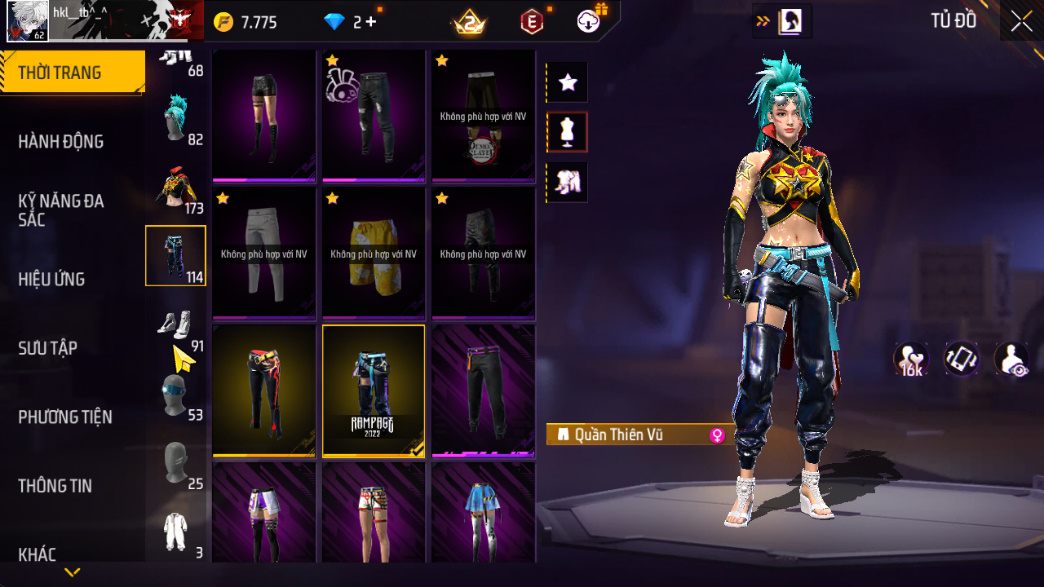This screenshot has width=1044, height=587.
Task: Add diamonds with the plus button
Action: (371, 22)
